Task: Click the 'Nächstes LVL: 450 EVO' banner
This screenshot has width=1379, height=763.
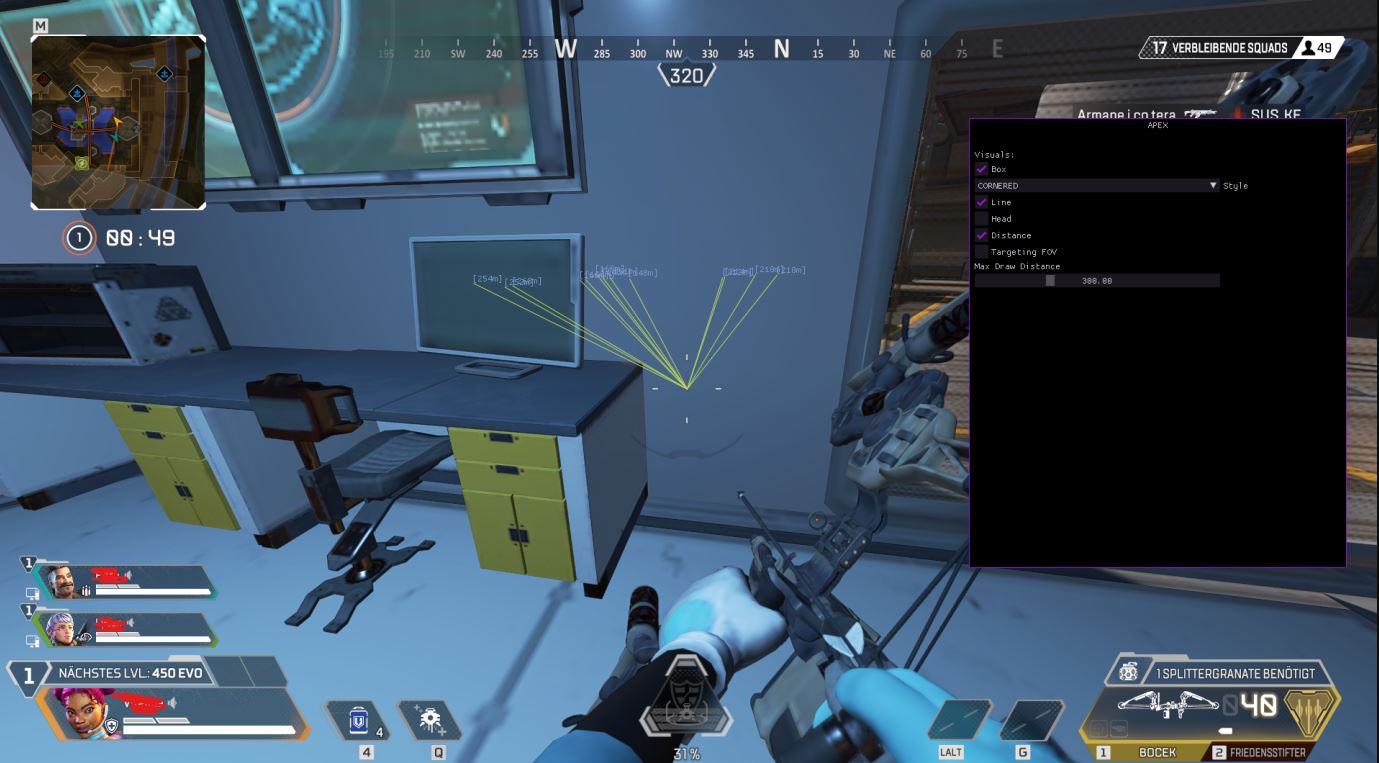Action: [x=130, y=673]
